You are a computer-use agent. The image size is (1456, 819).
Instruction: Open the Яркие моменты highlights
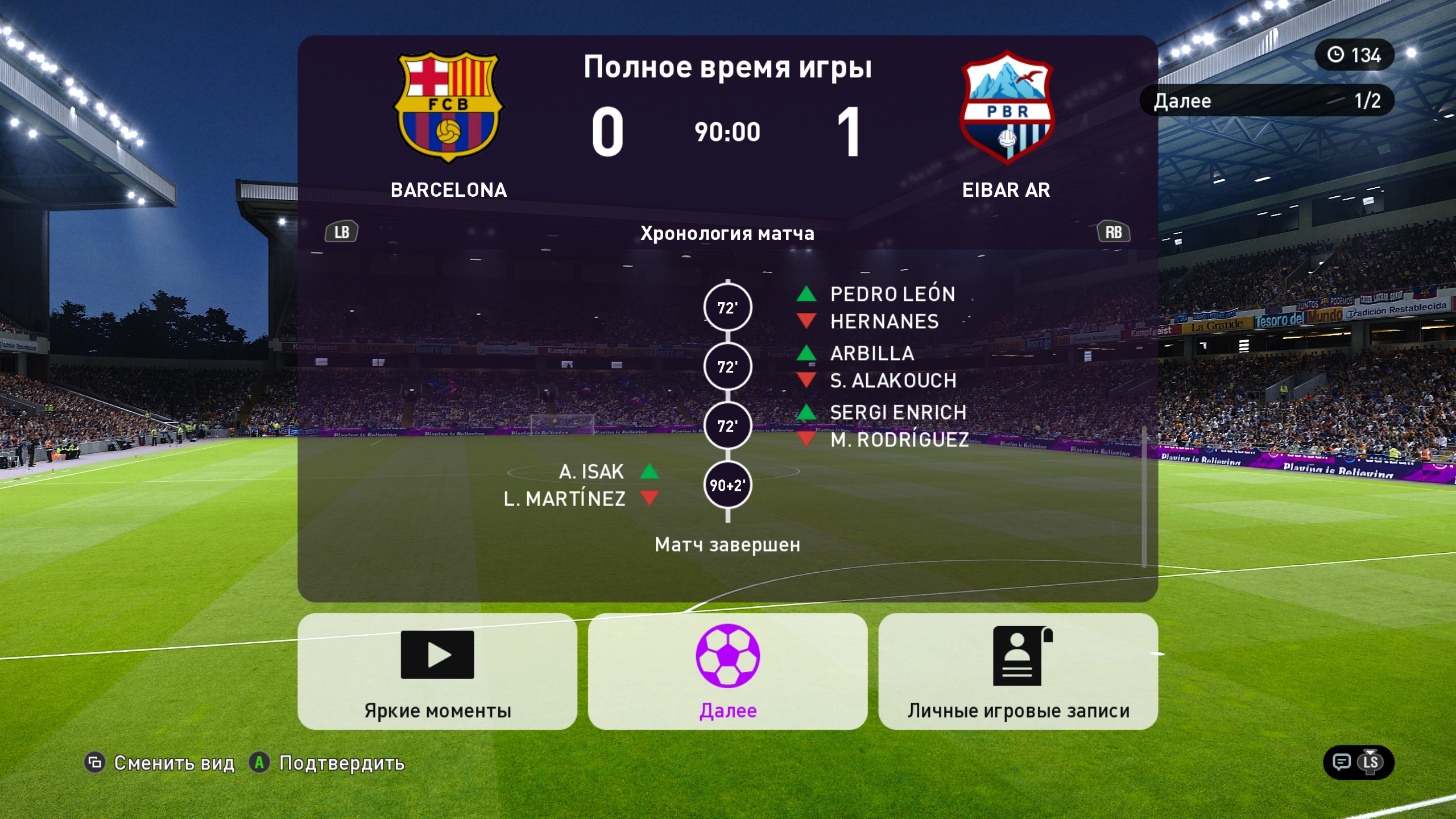pos(437,671)
